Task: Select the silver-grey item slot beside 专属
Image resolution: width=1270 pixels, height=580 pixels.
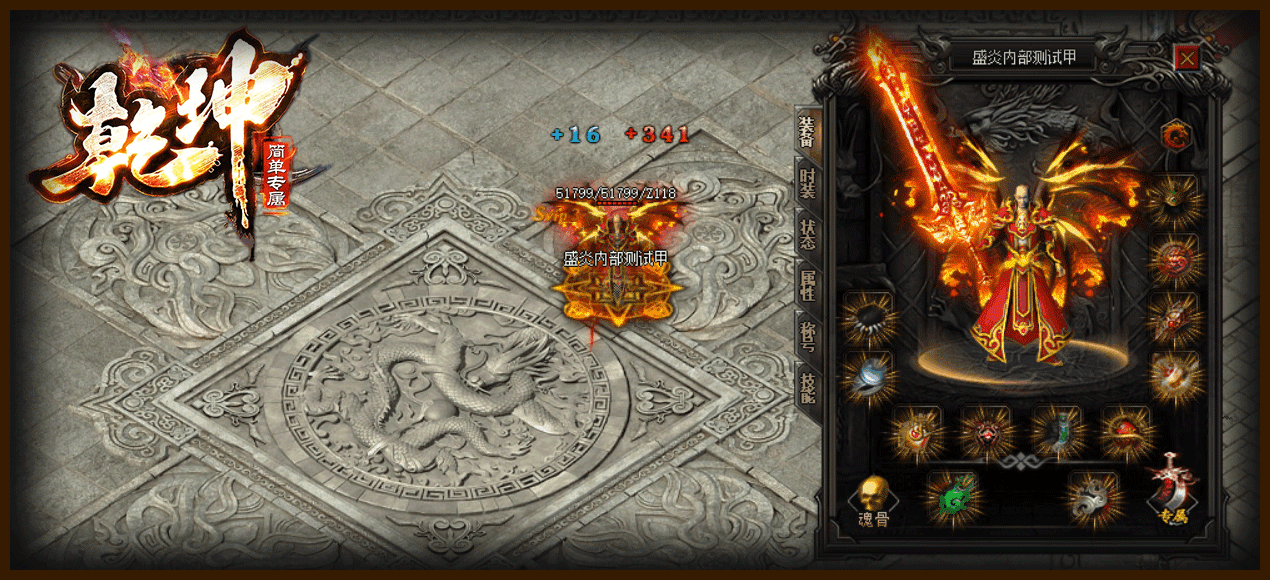Action: point(1092,497)
